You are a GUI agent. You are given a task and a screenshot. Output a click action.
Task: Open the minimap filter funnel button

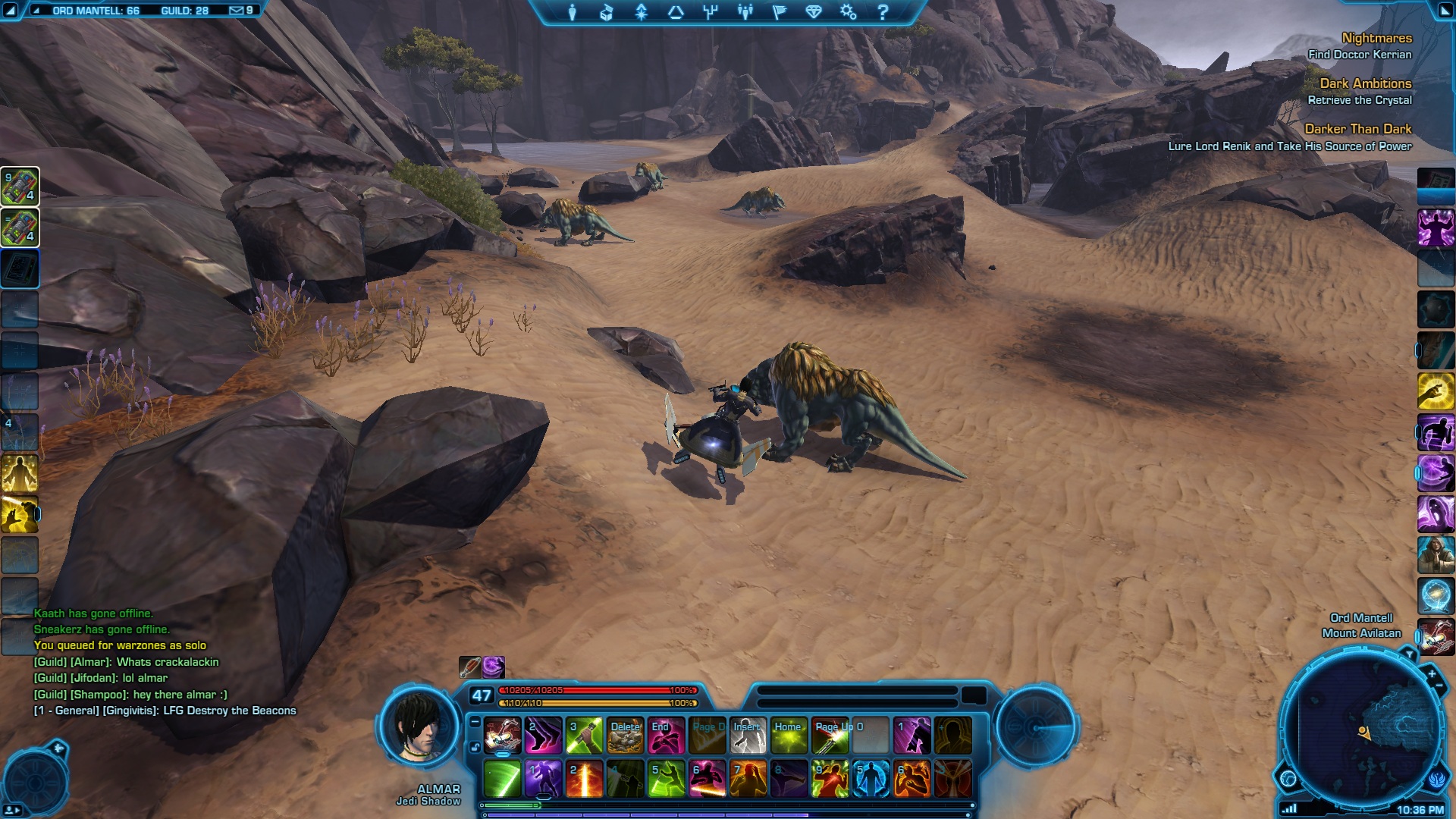(x=1409, y=654)
